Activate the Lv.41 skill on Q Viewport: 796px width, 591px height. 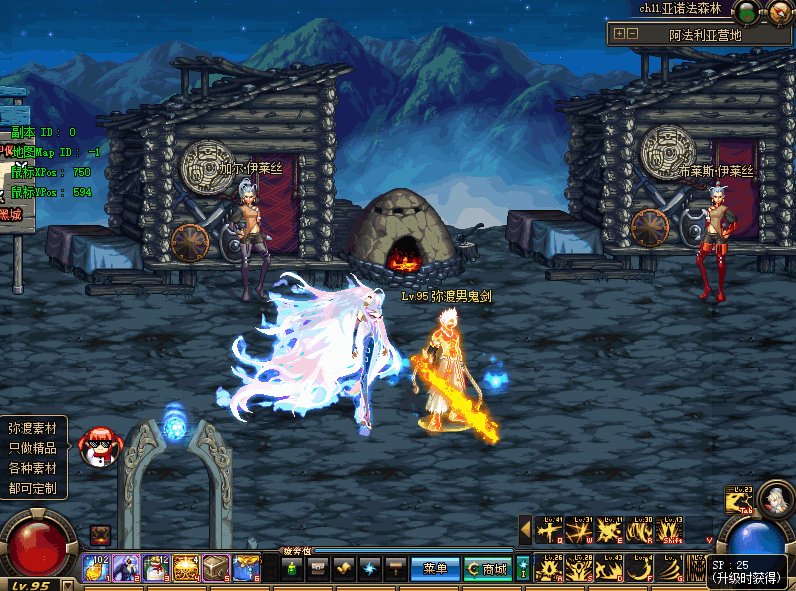point(550,531)
